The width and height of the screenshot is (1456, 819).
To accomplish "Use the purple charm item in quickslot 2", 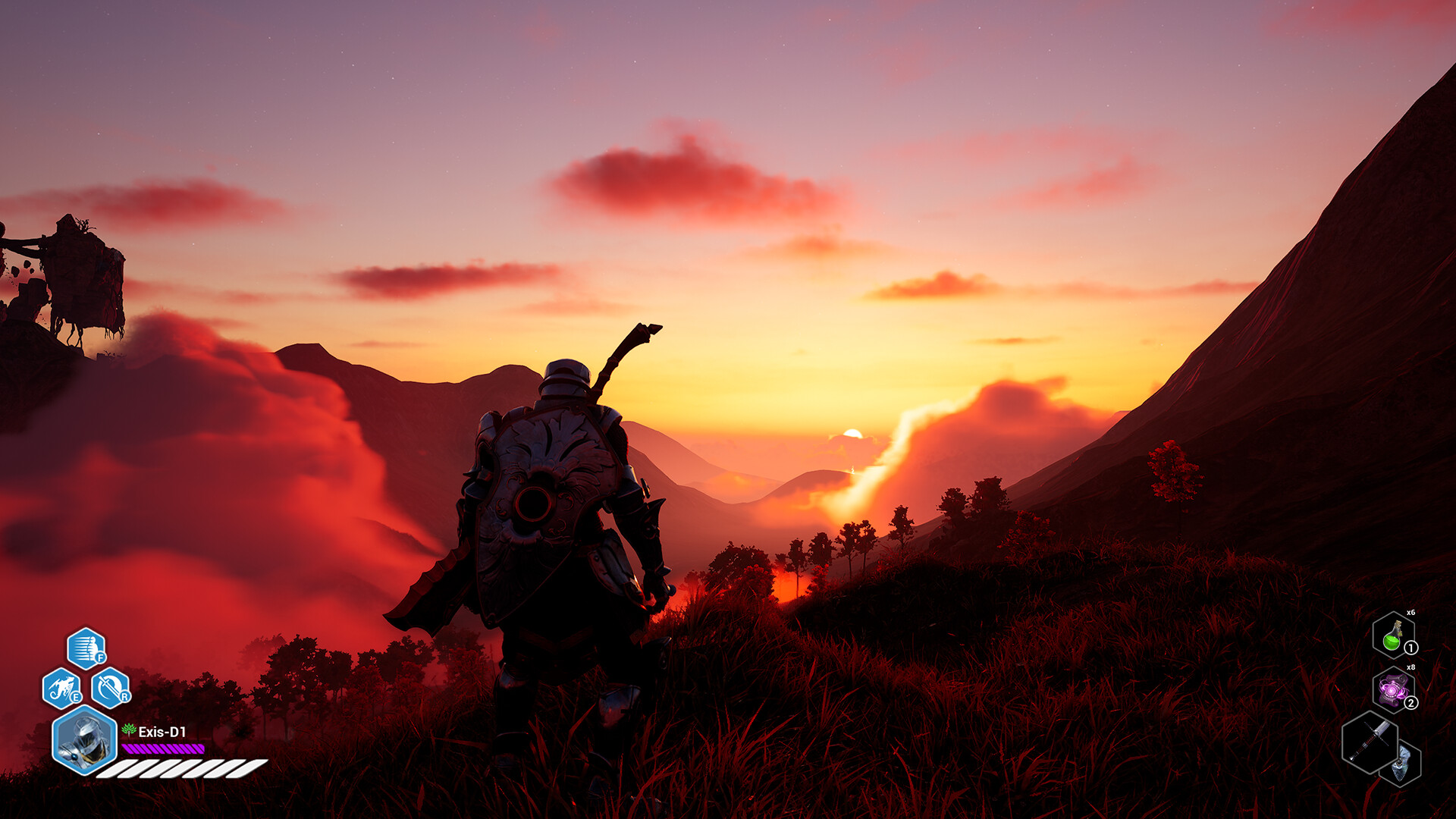I will [x=1392, y=689].
